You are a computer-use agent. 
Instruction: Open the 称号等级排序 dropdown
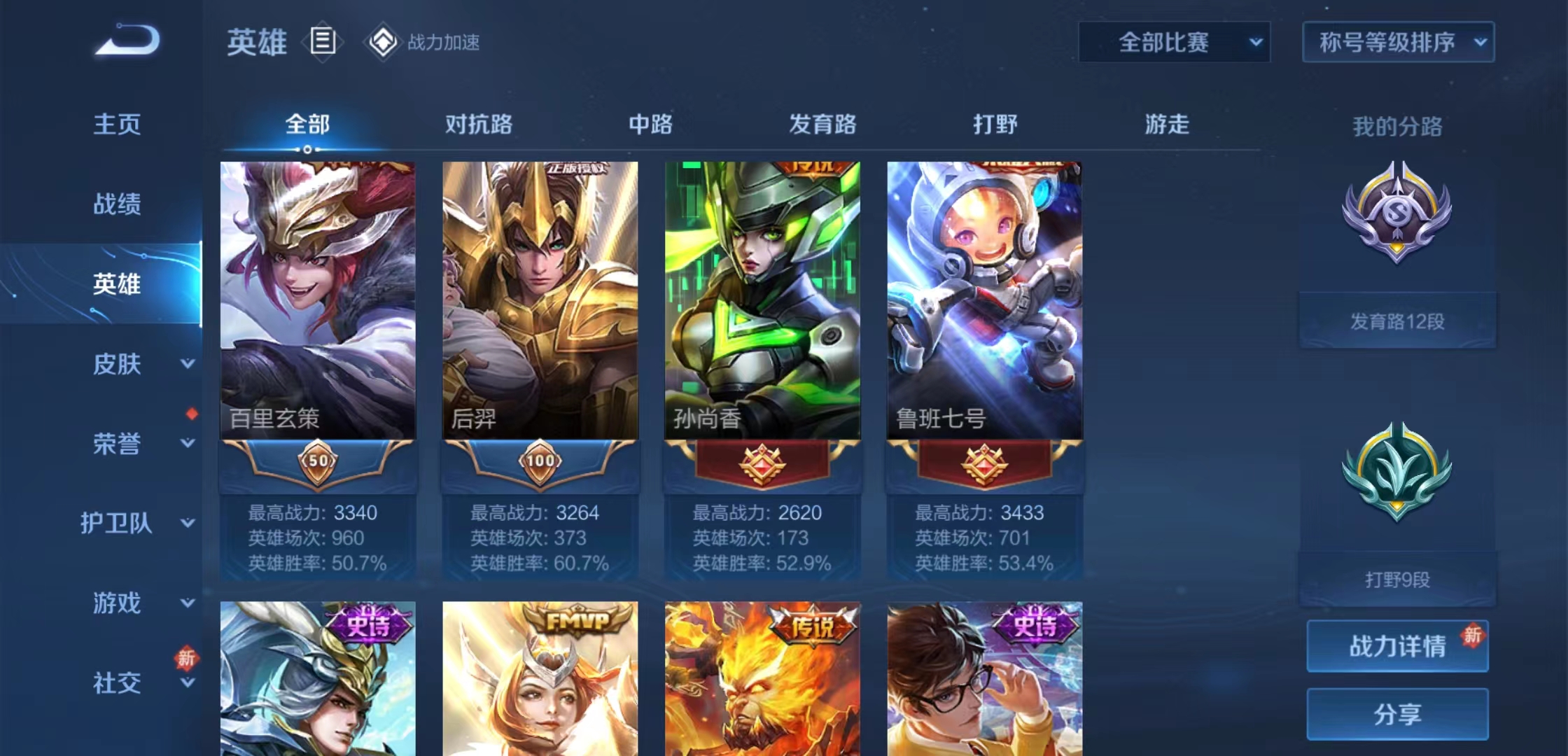click(1397, 42)
